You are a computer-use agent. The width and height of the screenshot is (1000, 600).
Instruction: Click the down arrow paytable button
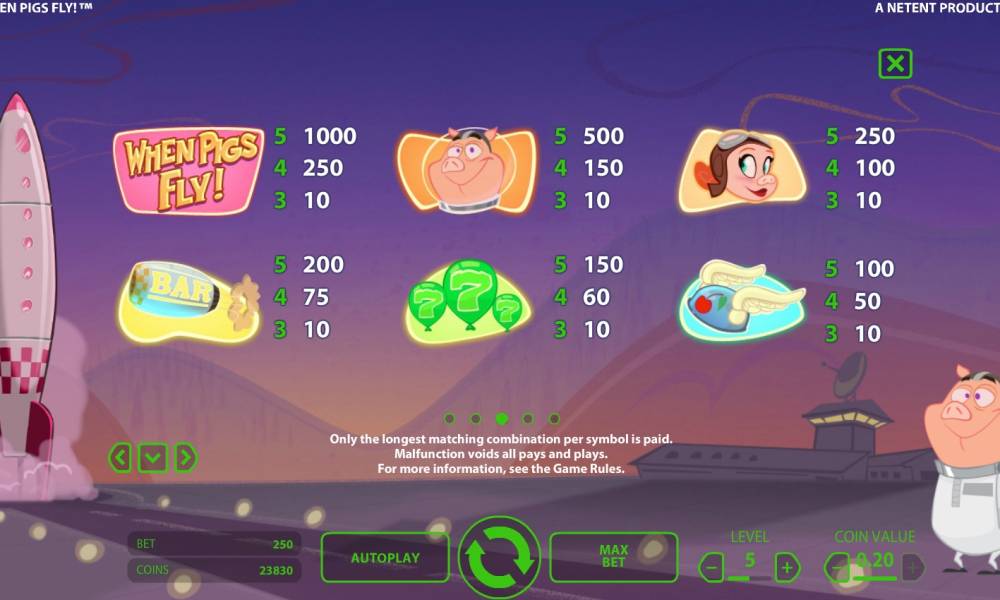pos(152,458)
